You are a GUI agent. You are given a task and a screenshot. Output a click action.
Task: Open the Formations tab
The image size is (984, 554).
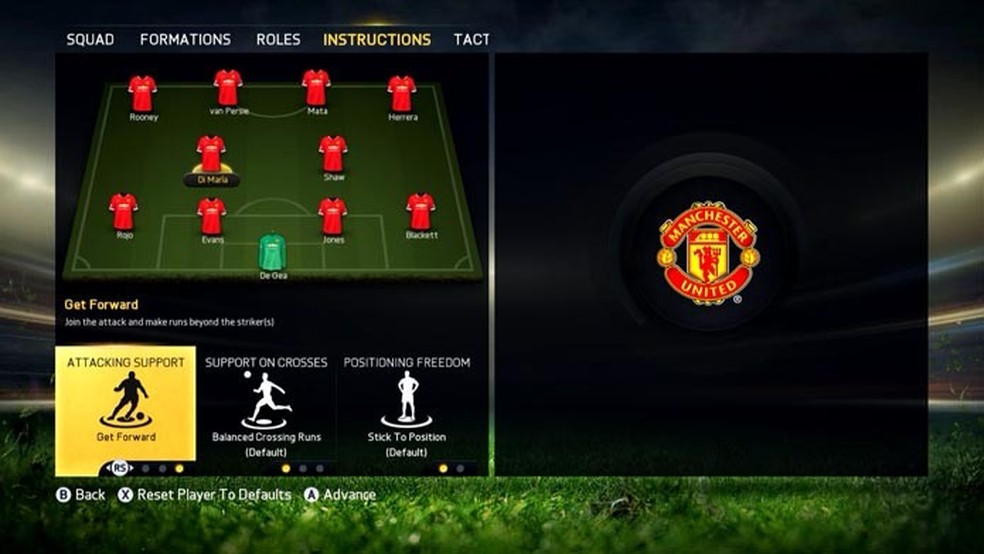click(x=185, y=40)
